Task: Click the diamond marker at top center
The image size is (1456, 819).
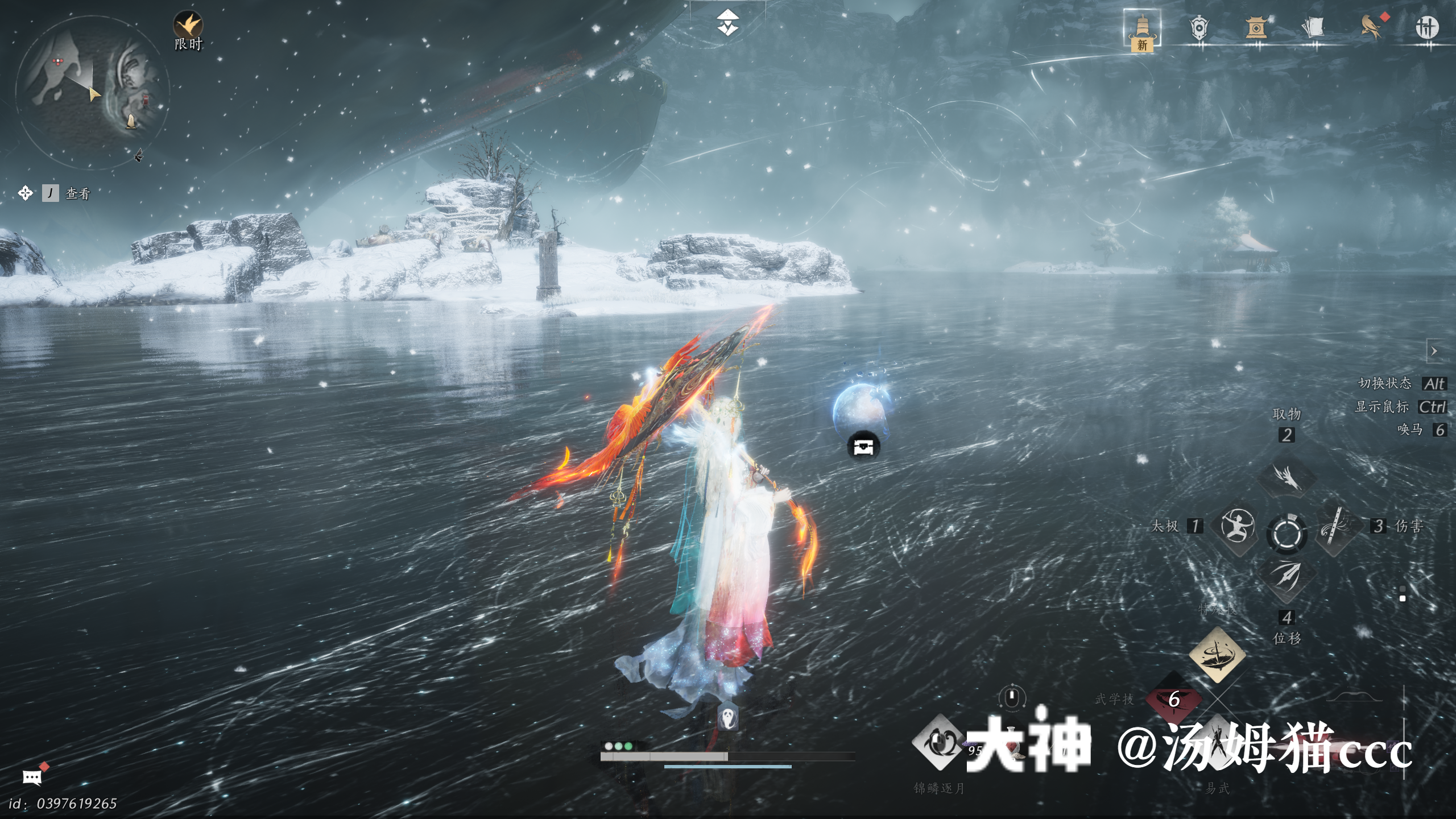Action: pyautogui.click(x=727, y=23)
